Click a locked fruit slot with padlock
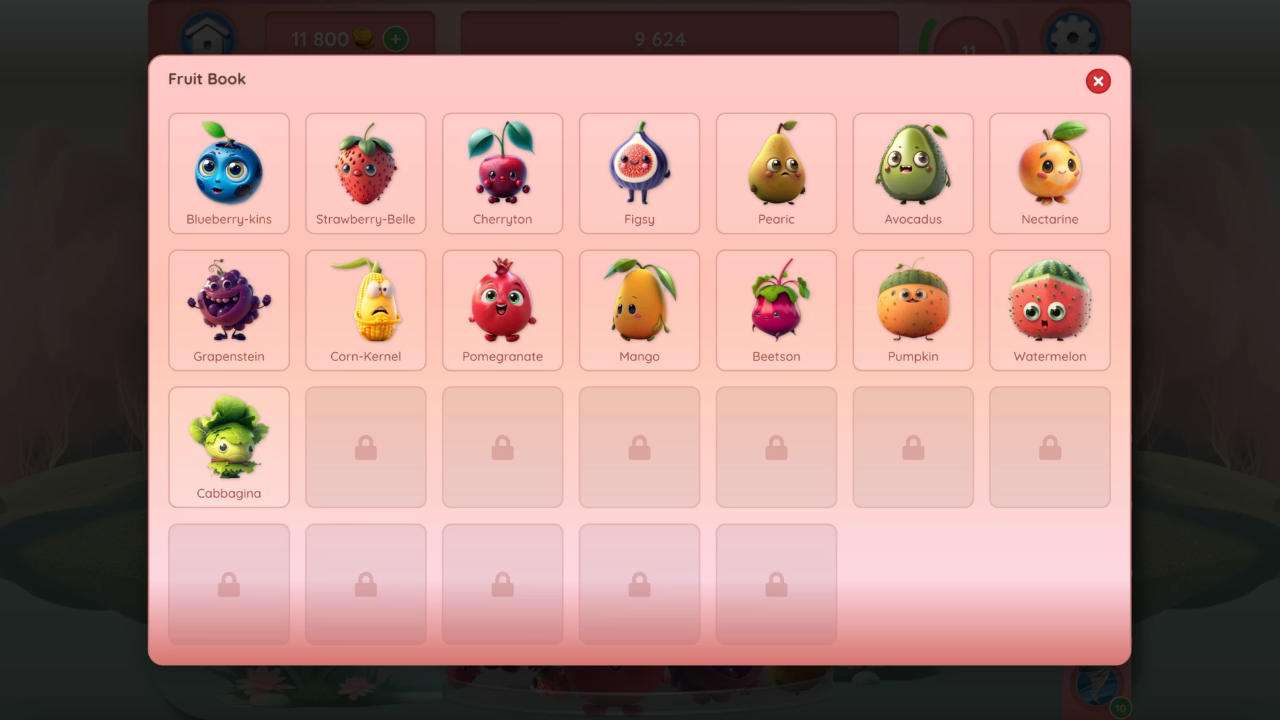The image size is (1280, 720). [366, 447]
